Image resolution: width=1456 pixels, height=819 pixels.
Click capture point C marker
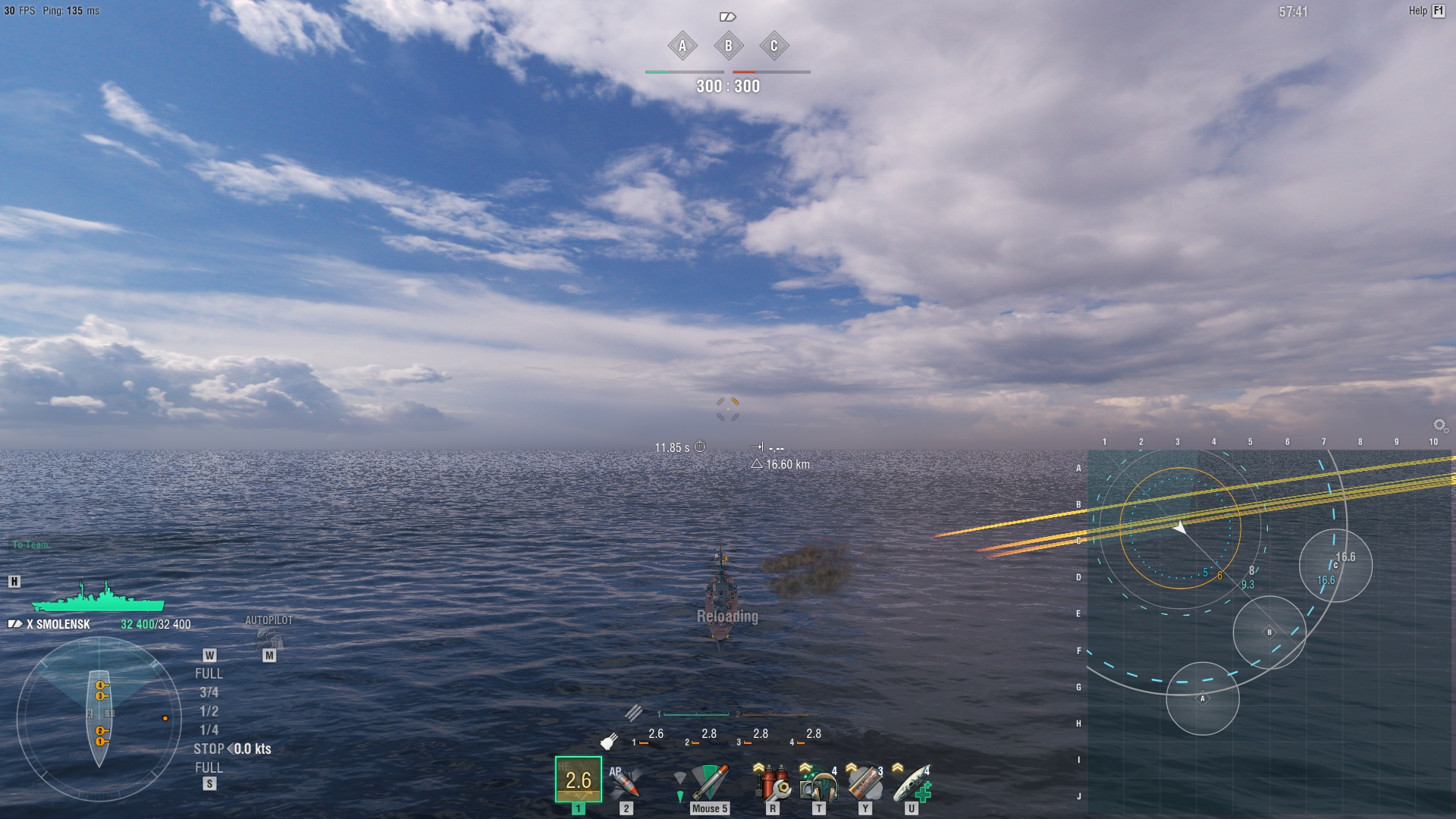[x=773, y=46]
